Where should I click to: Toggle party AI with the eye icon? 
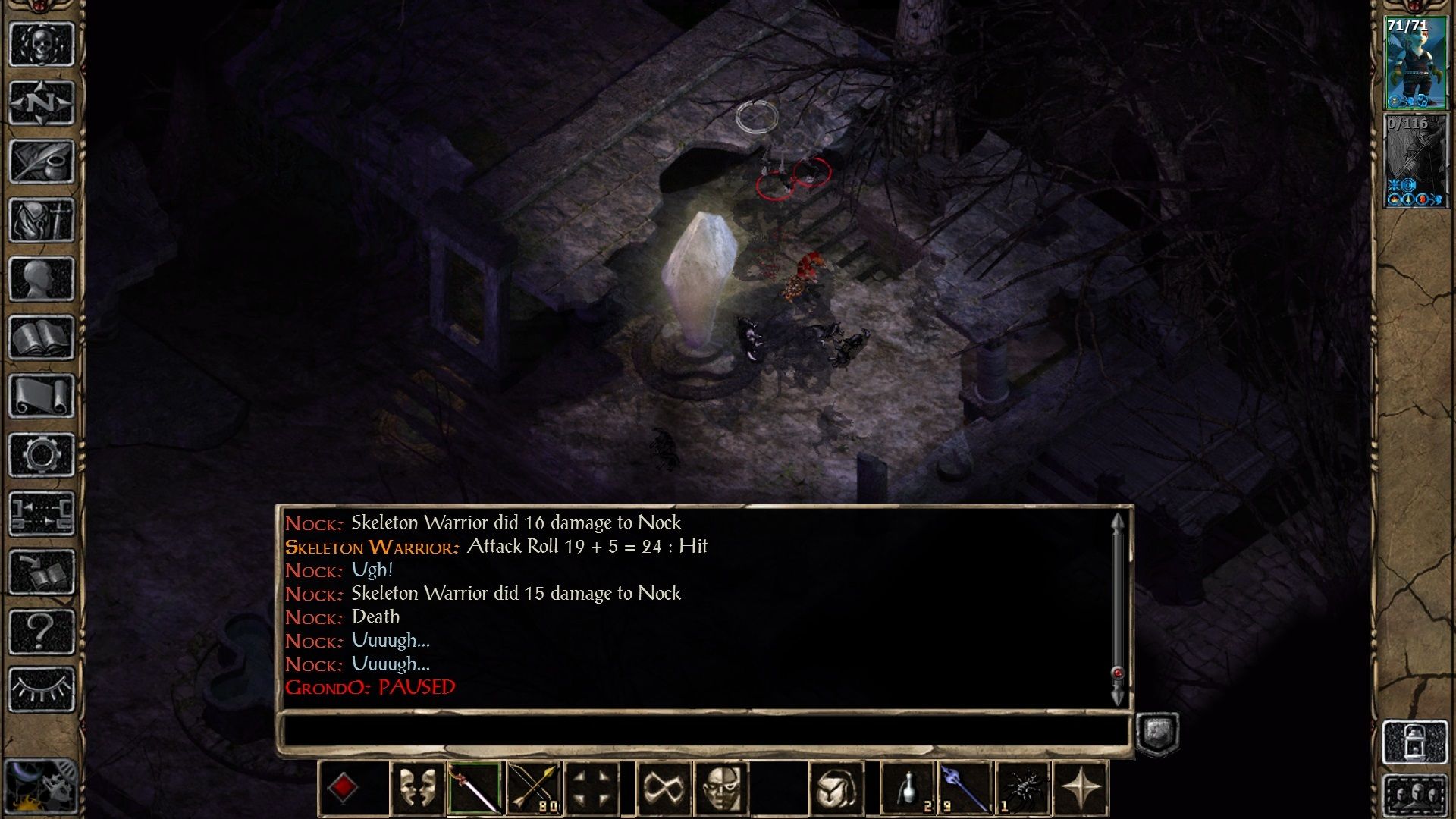[x=42, y=690]
